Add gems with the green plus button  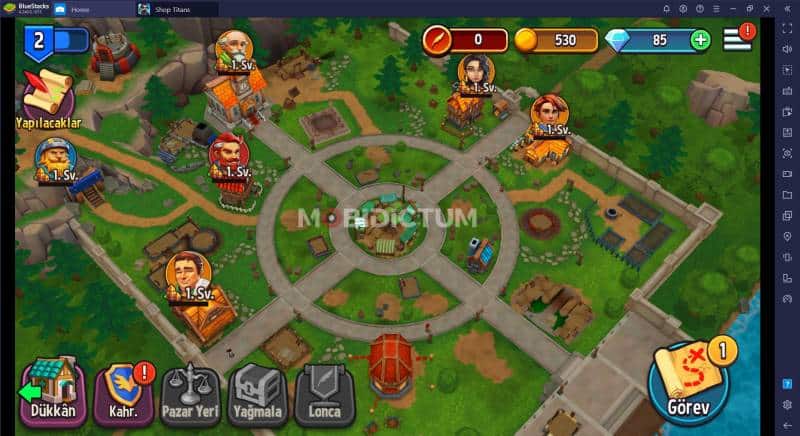(x=700, y=41)
